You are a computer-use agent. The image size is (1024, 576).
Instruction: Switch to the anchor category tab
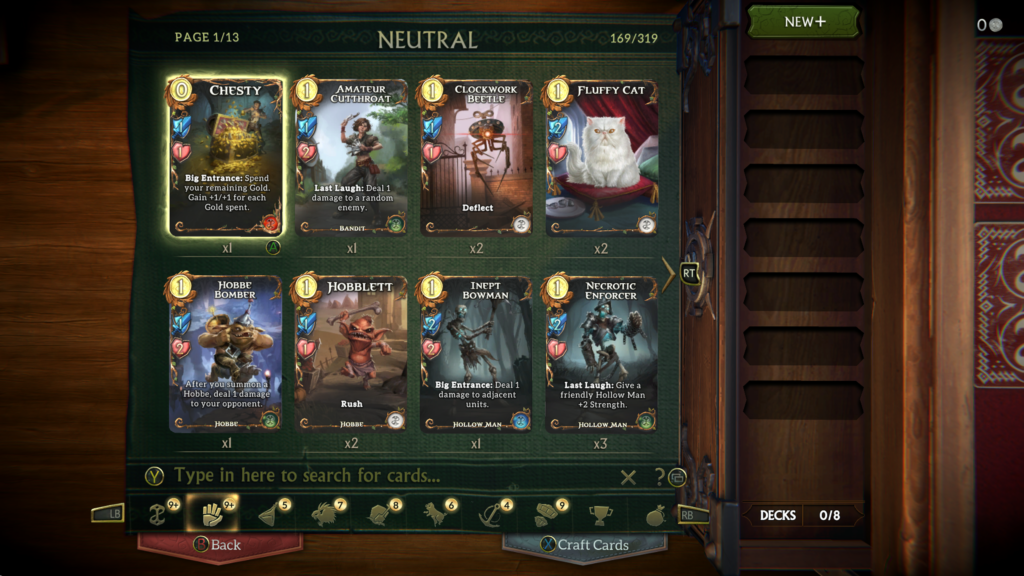coord(491,514)
